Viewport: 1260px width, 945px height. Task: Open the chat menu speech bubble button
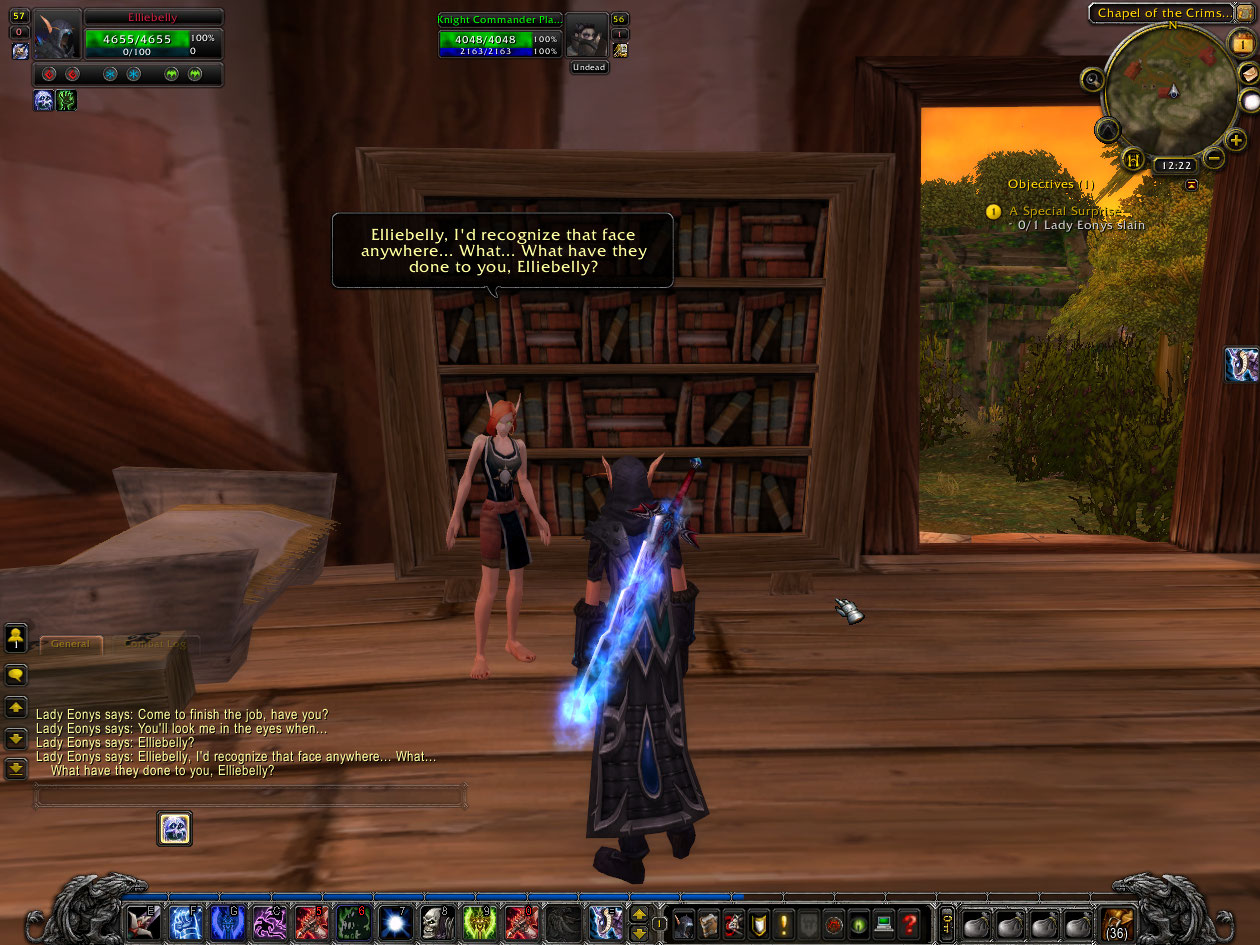click(x=16, y=675)
